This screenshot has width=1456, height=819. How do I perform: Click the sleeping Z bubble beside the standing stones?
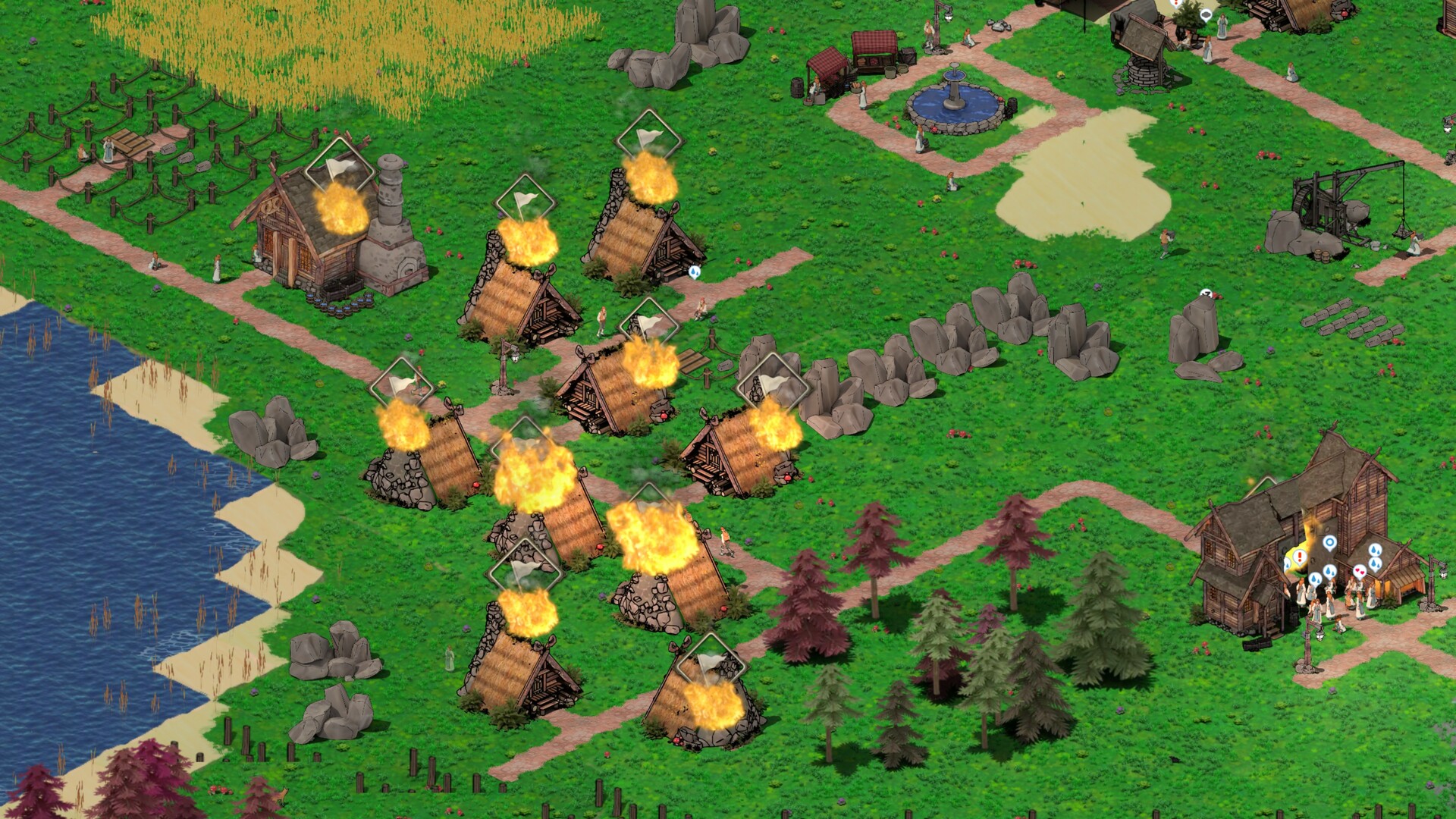[1207, 293]
